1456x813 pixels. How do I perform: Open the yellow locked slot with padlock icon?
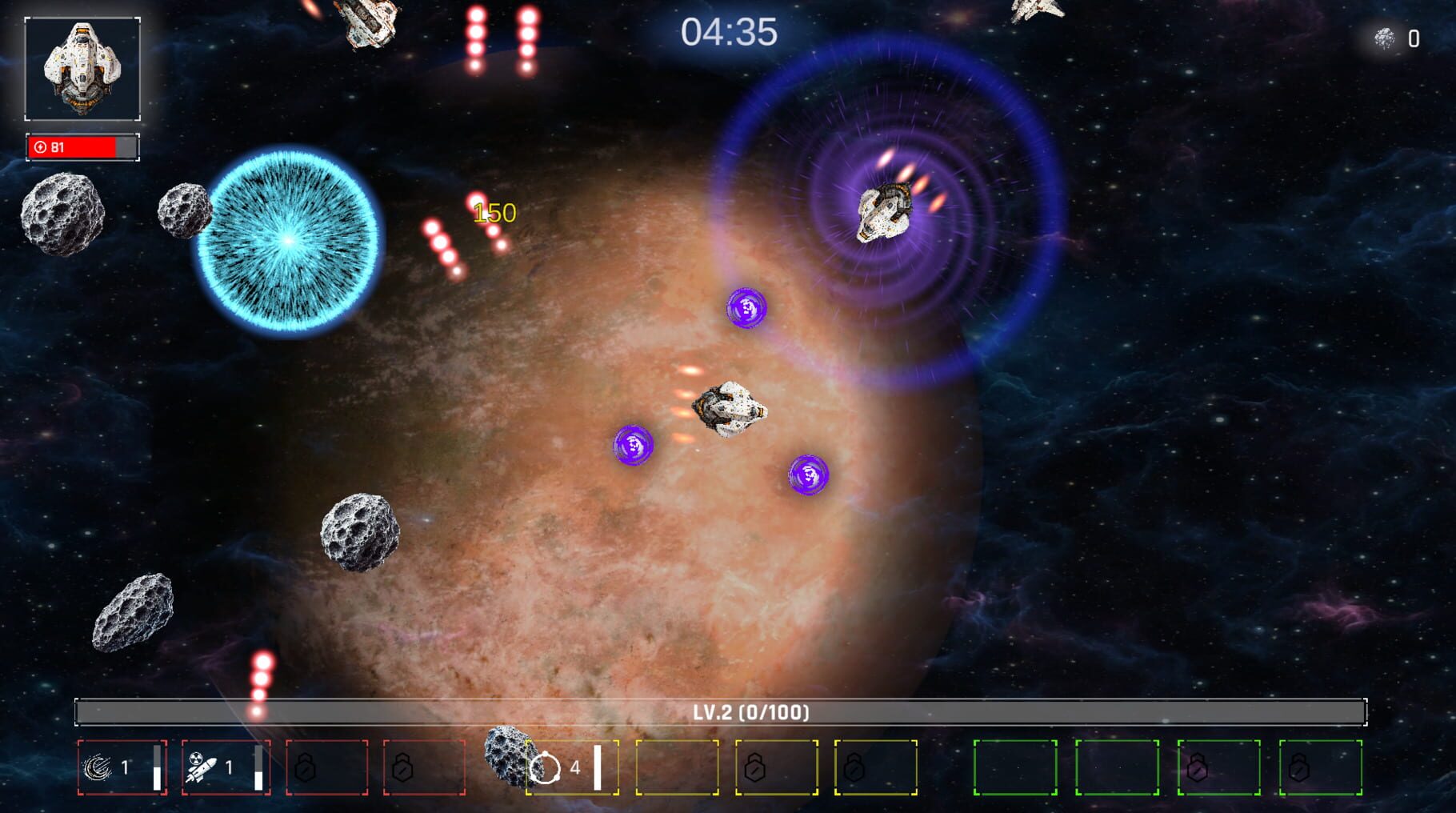pos(754,767)
